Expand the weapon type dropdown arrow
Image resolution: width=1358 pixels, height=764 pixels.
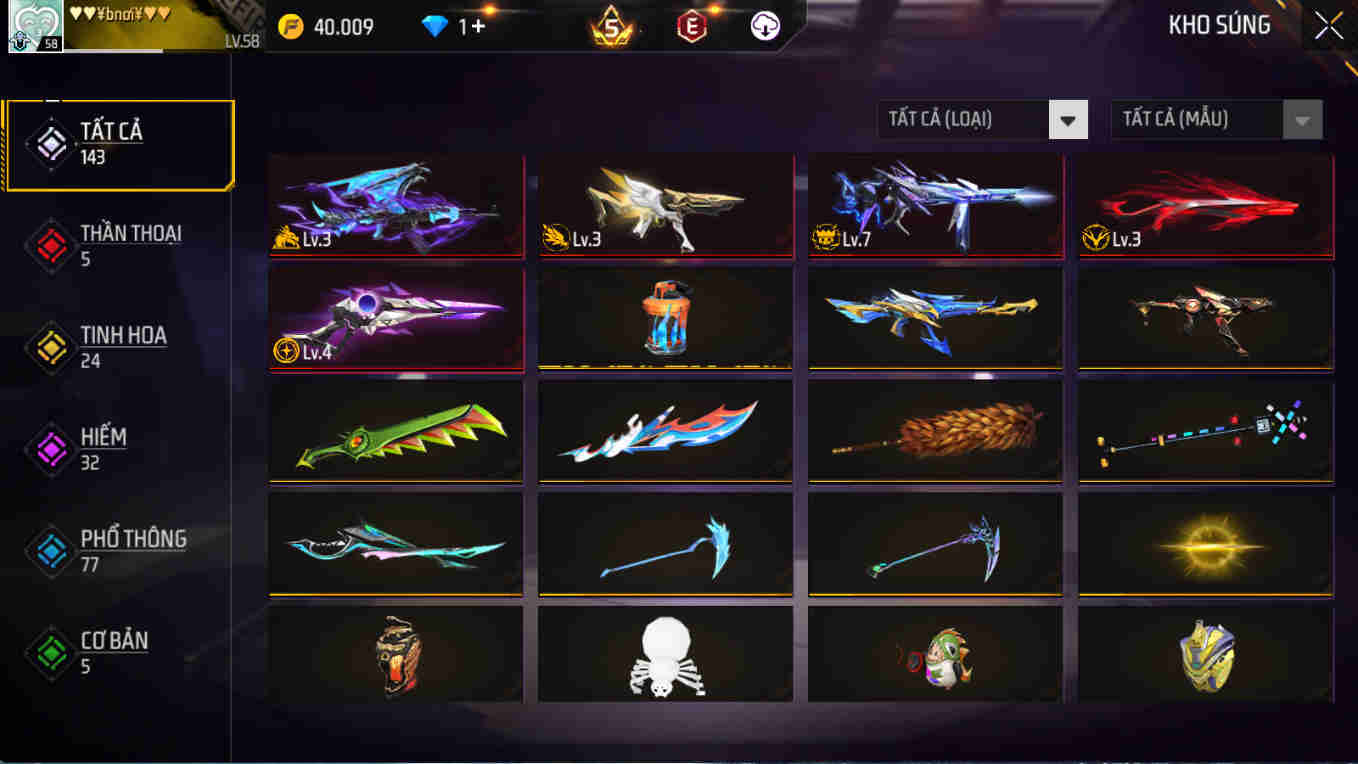tap(1069, 119)
